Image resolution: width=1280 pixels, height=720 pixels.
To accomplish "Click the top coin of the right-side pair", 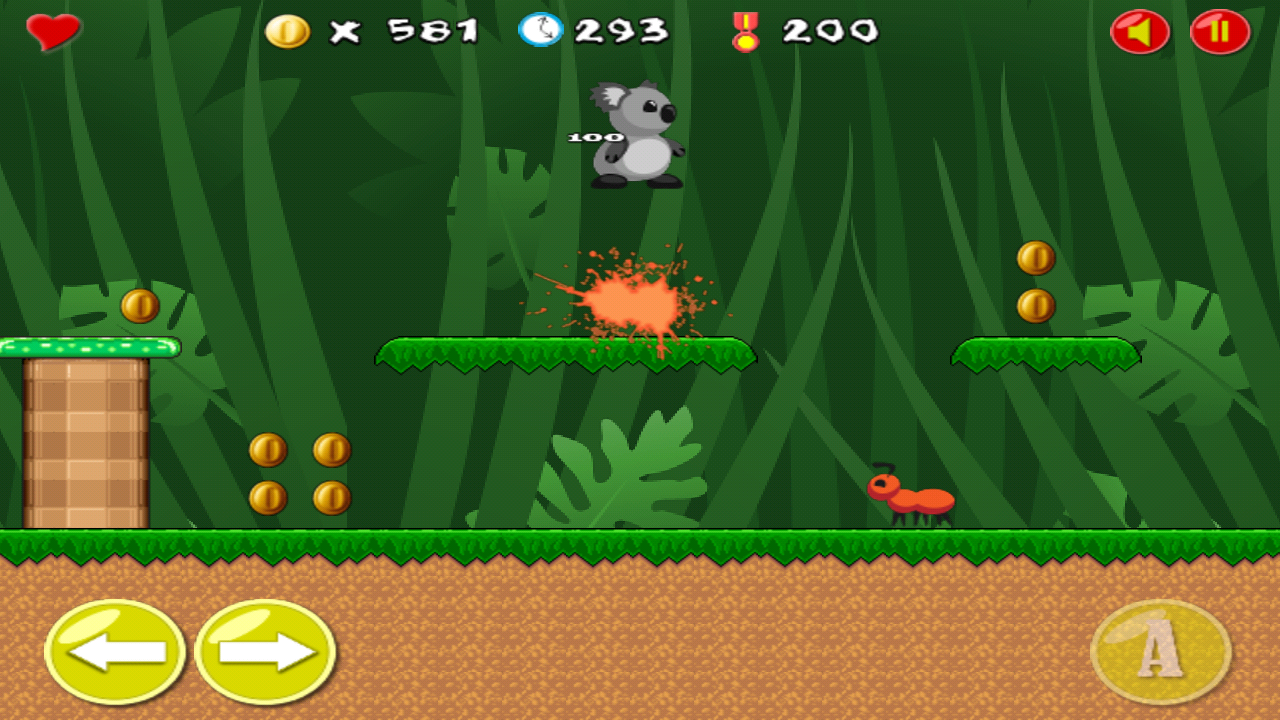I will click(x=1035, y=259).
